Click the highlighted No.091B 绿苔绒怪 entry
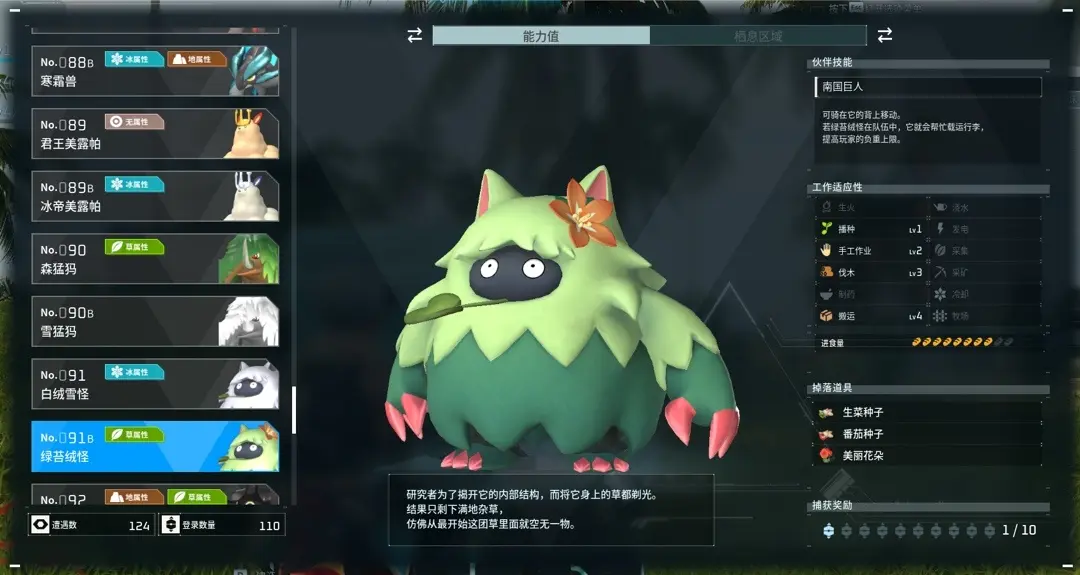This screenshot has width=1080, height=575. click(155, 447)
